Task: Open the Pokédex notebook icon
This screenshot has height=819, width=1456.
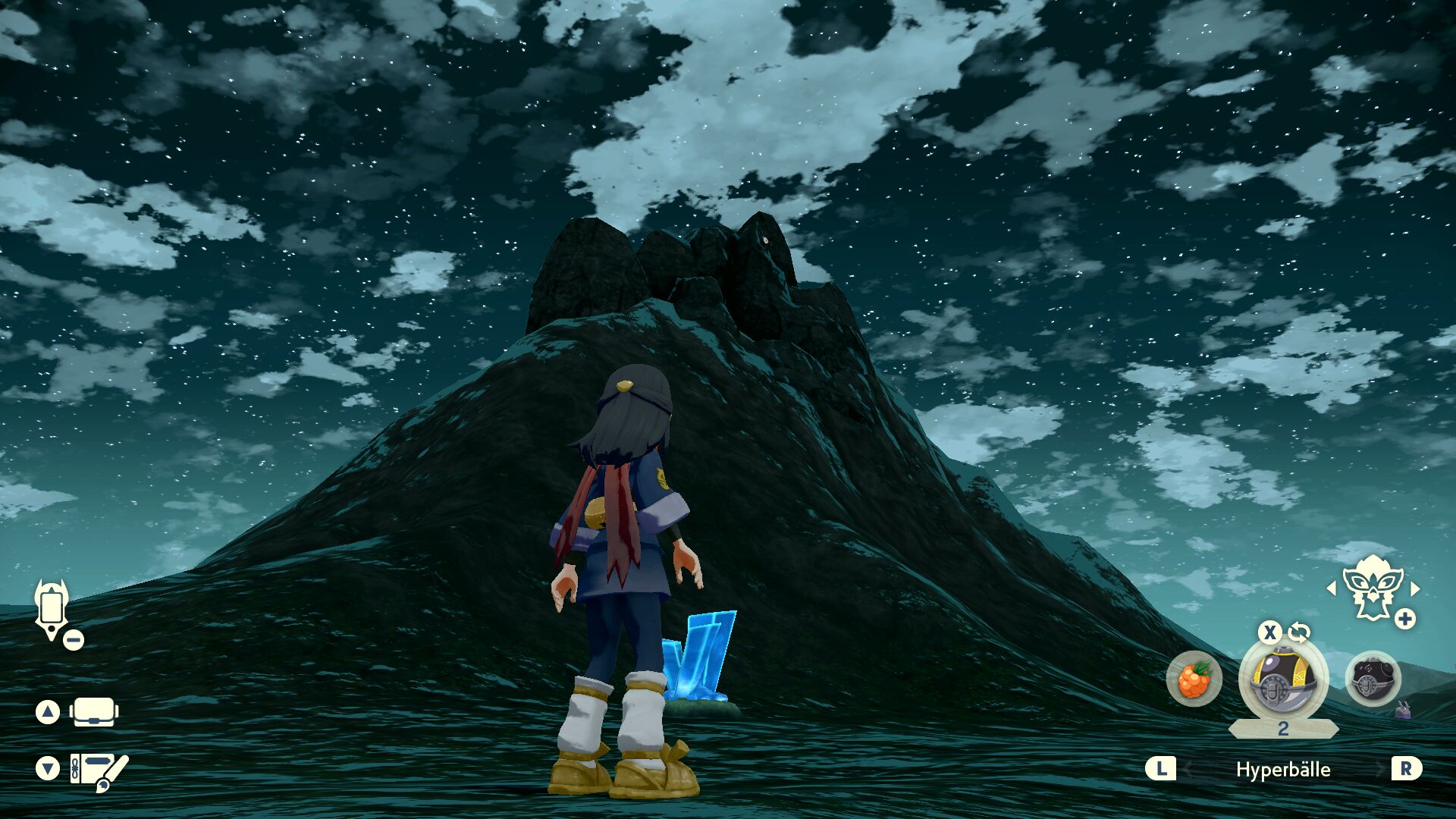Action: 99,770
